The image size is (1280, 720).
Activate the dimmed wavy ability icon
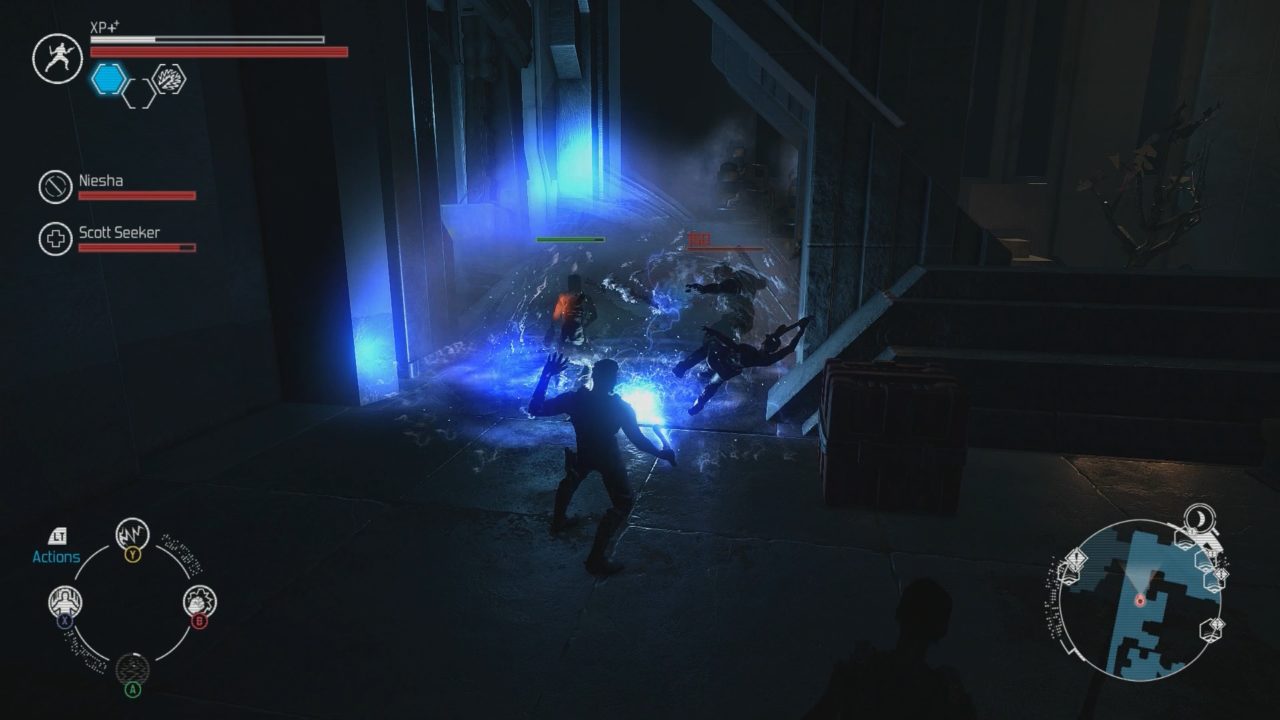(132, 668)
